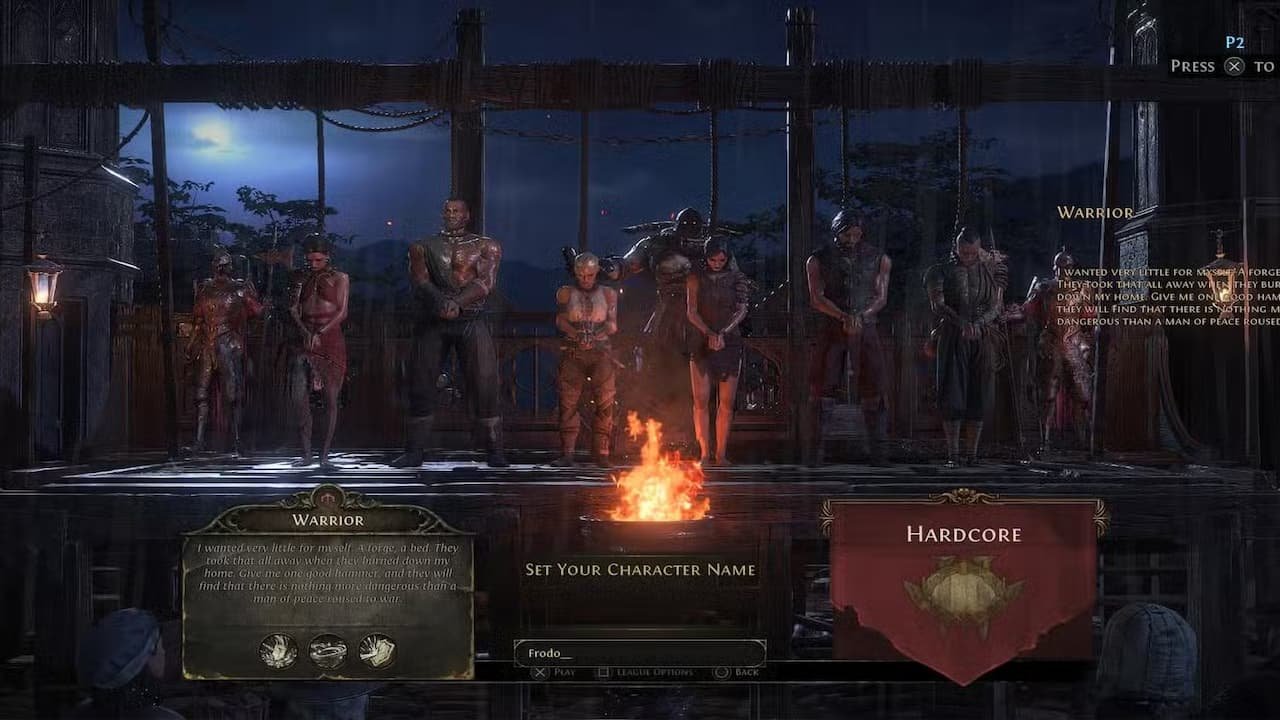Click the name field showing Frodo
Image resolution: width=1280 pixels, height=720 pixels.
[640, 650]
